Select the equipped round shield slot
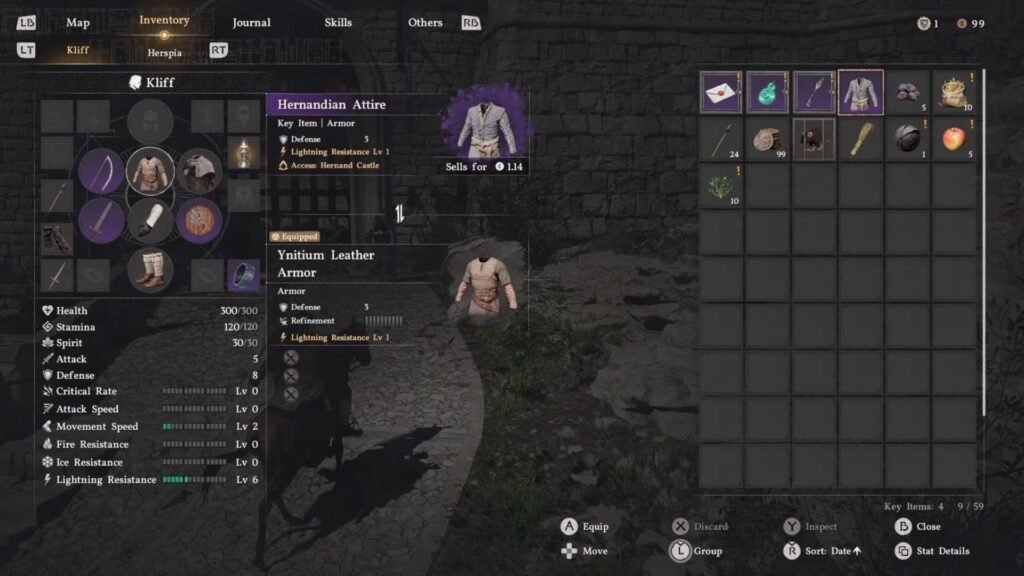Viewport: 1024px width, 576px height. pos(199,220)
